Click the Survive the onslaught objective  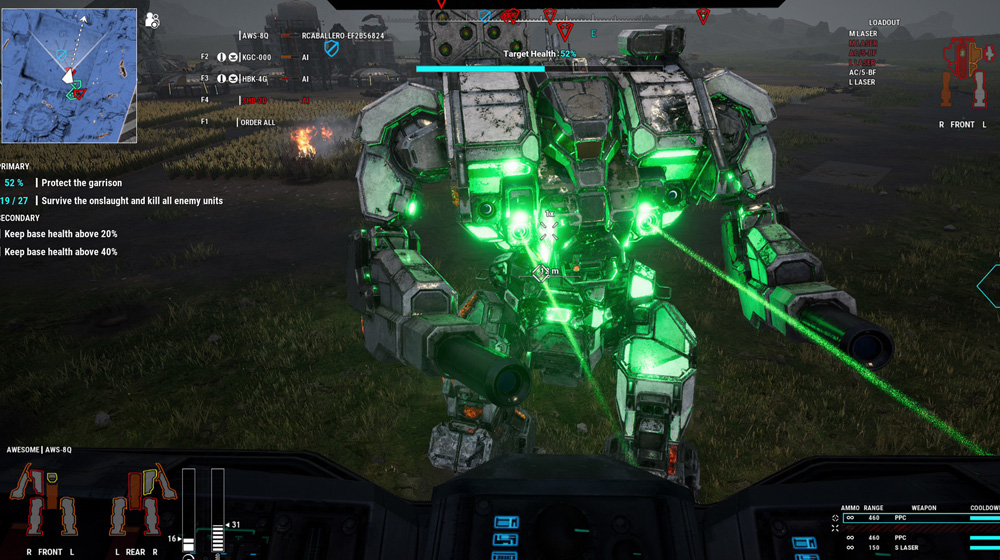[x=132, y=201]
